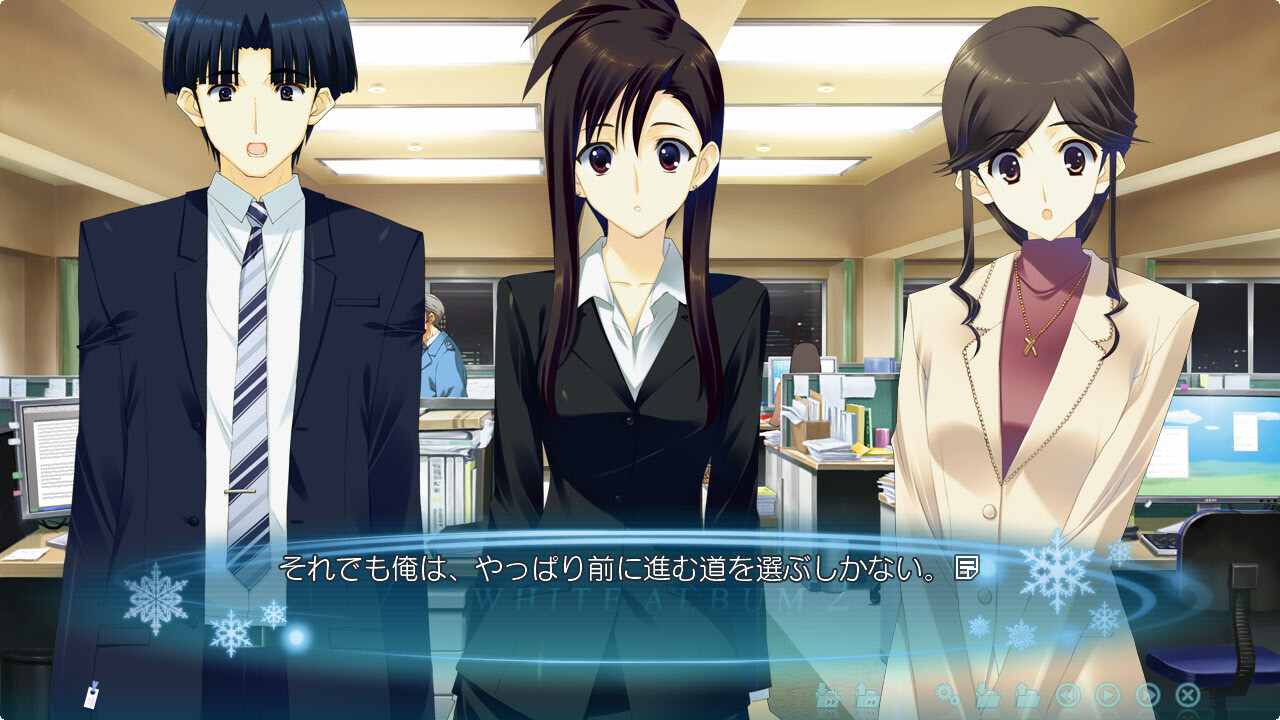1280x720 pixels.
Task: Open the quick load menu
Action: [x=866, y=695]
